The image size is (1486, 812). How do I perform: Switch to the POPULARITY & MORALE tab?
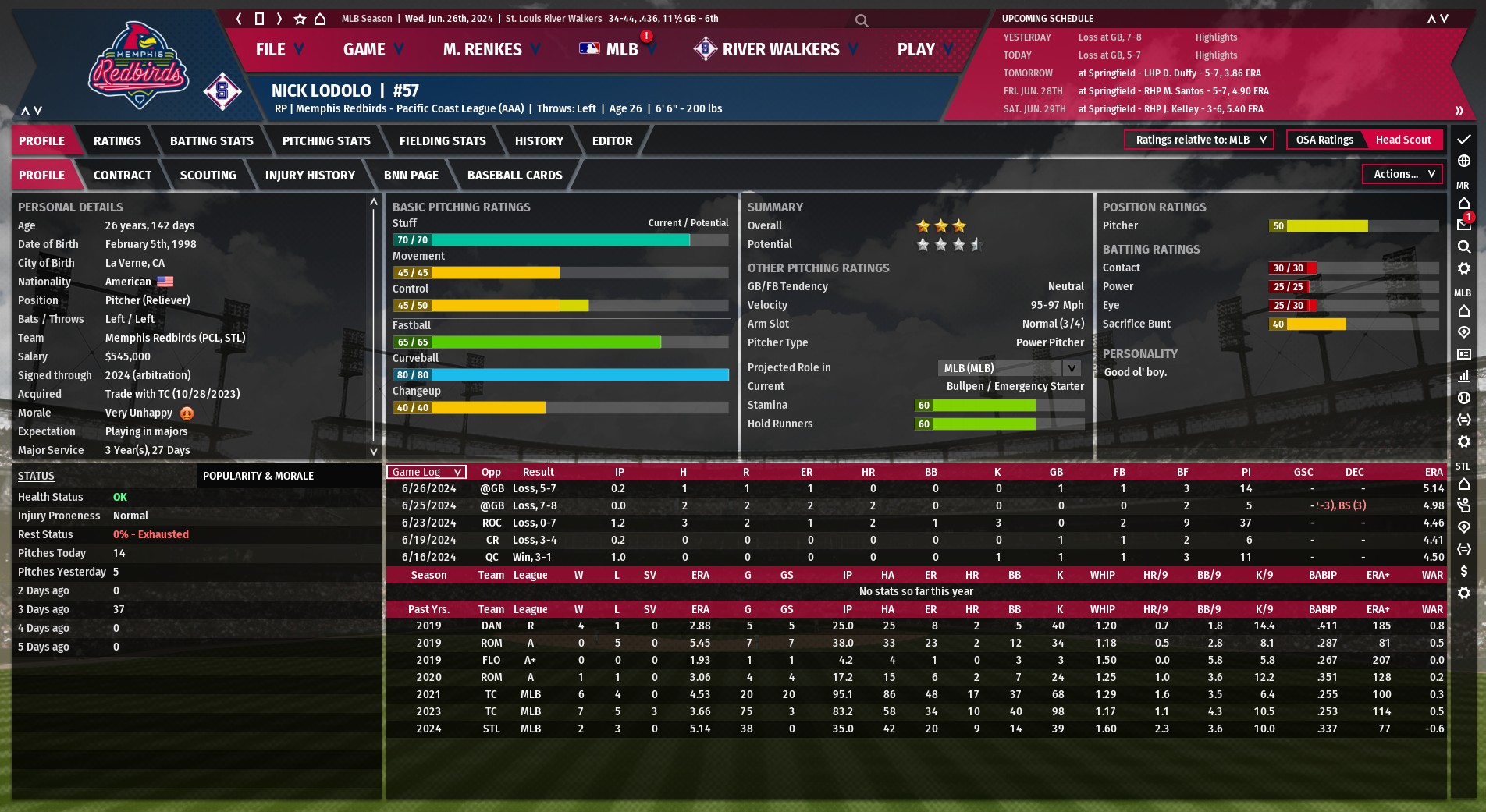(258, 476)
